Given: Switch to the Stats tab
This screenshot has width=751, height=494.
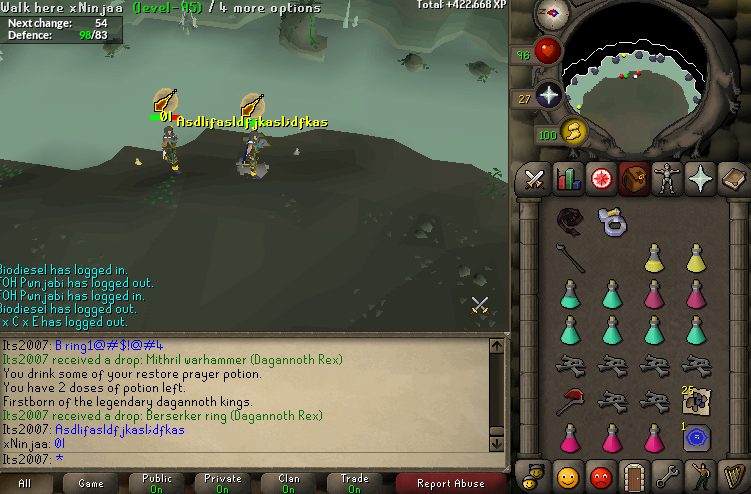Looking at the screenshot, I should [x=567, y=179].
